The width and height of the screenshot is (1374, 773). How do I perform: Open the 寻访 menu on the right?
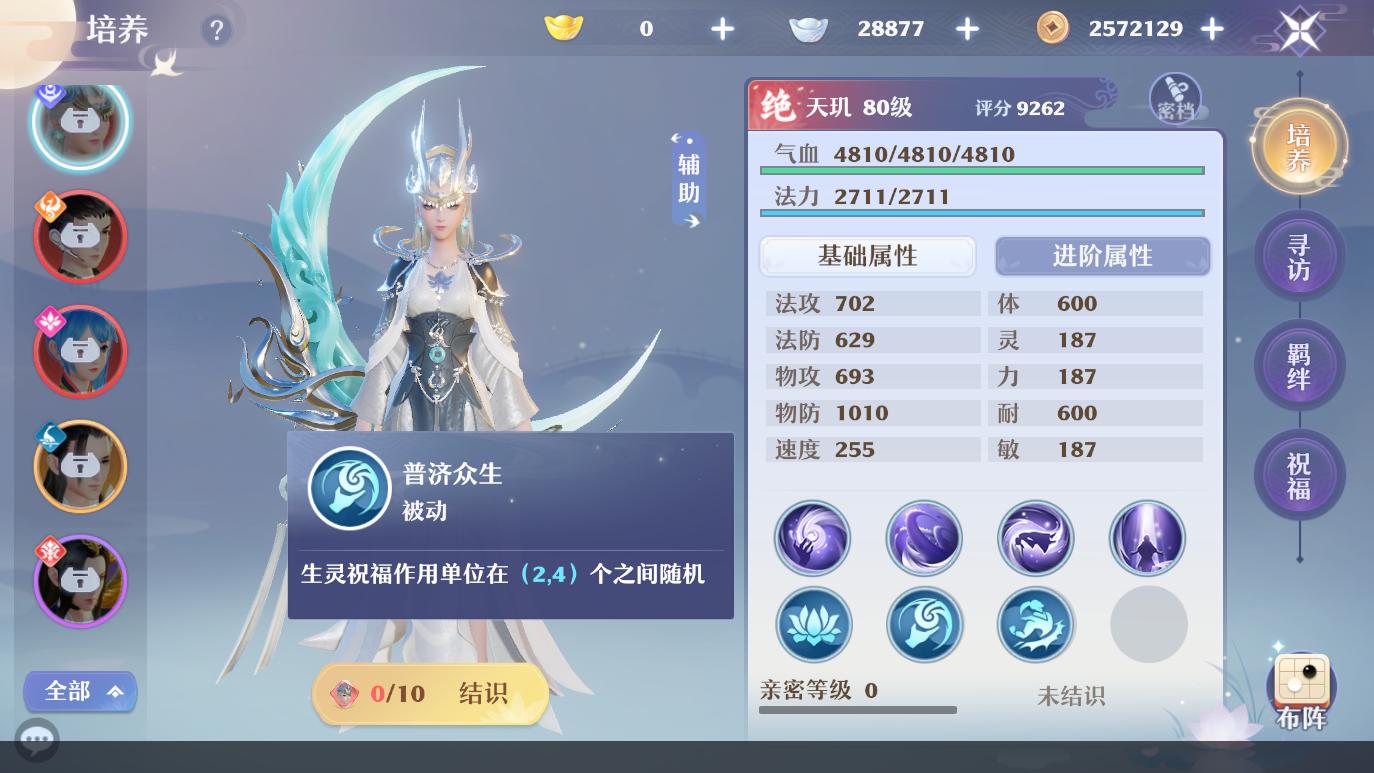tap(1299, 255)
